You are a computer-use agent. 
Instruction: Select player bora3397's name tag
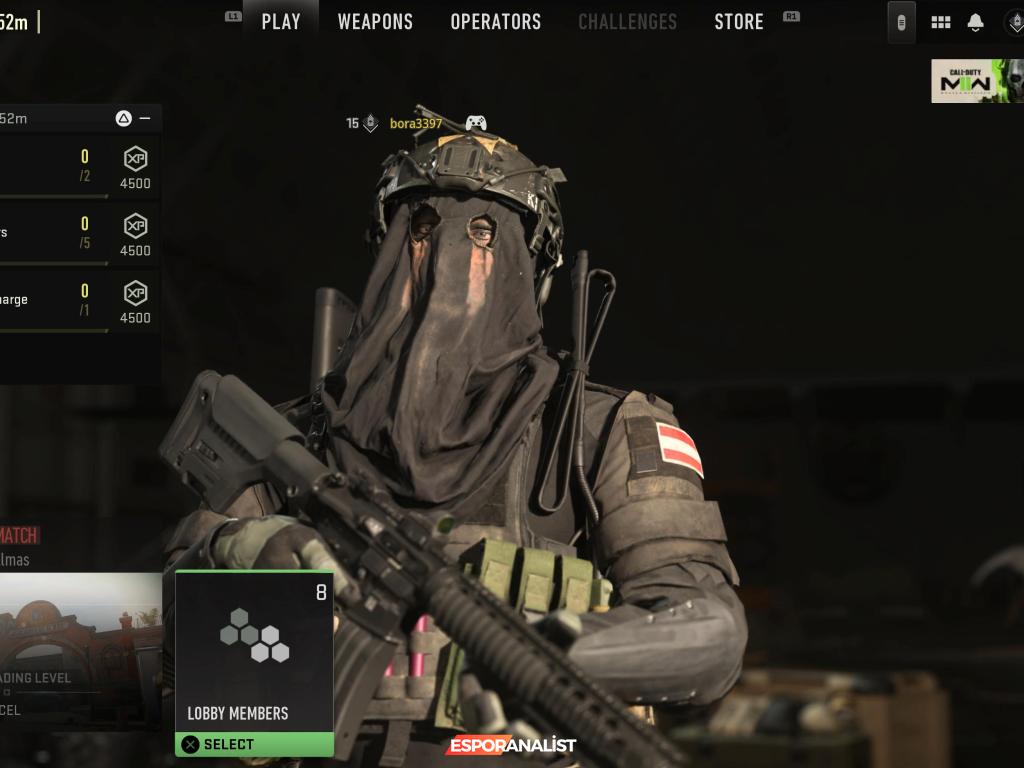[415, 124]
